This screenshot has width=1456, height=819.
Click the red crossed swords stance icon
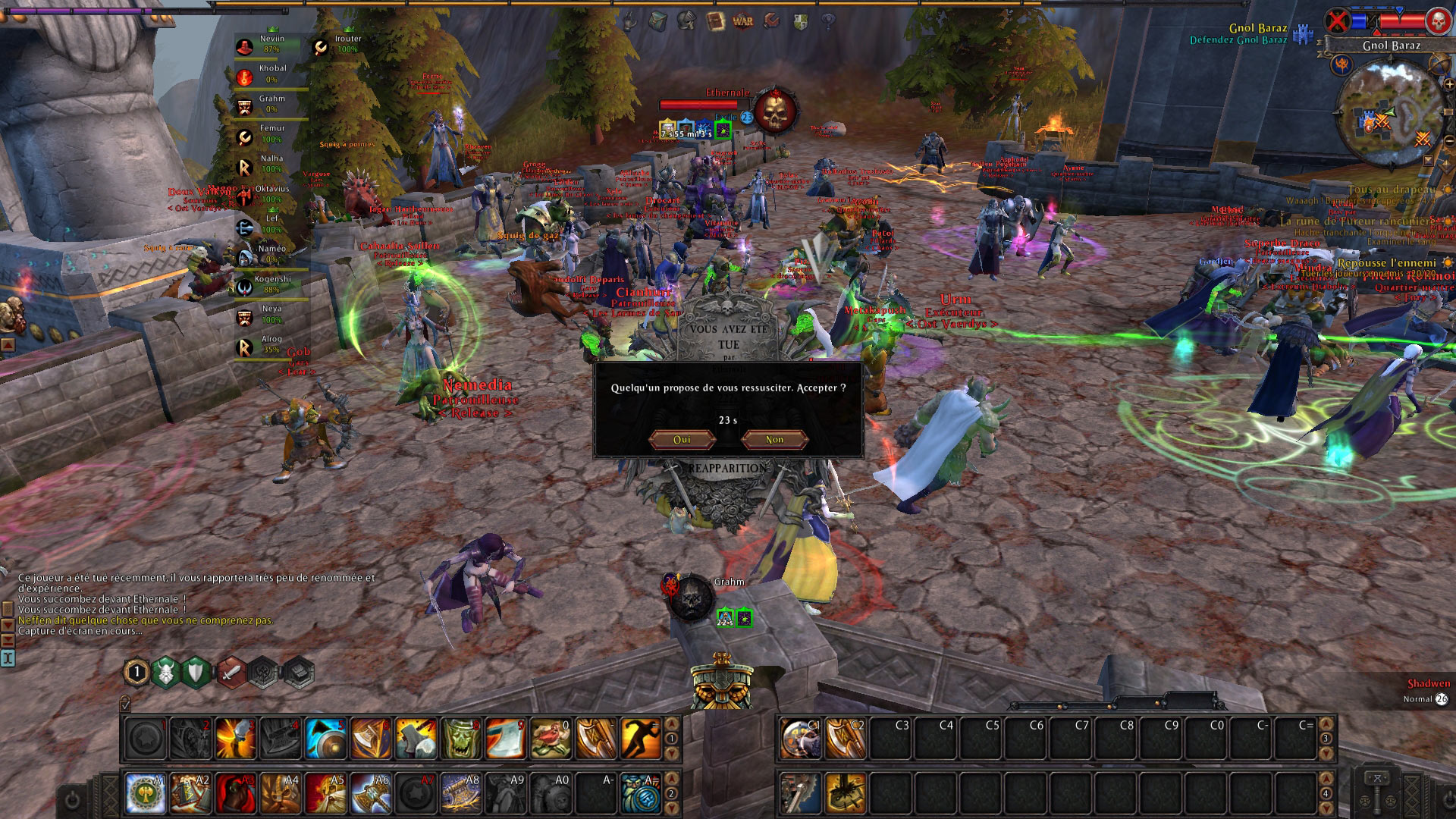232,672
